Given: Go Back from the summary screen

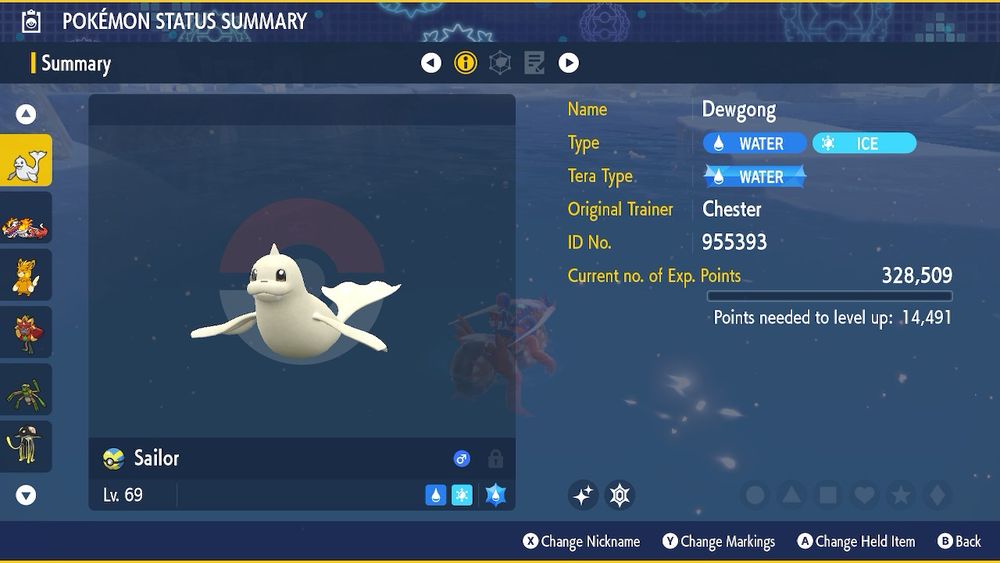Looking at the screenshot, I should (x=959, y=541).
